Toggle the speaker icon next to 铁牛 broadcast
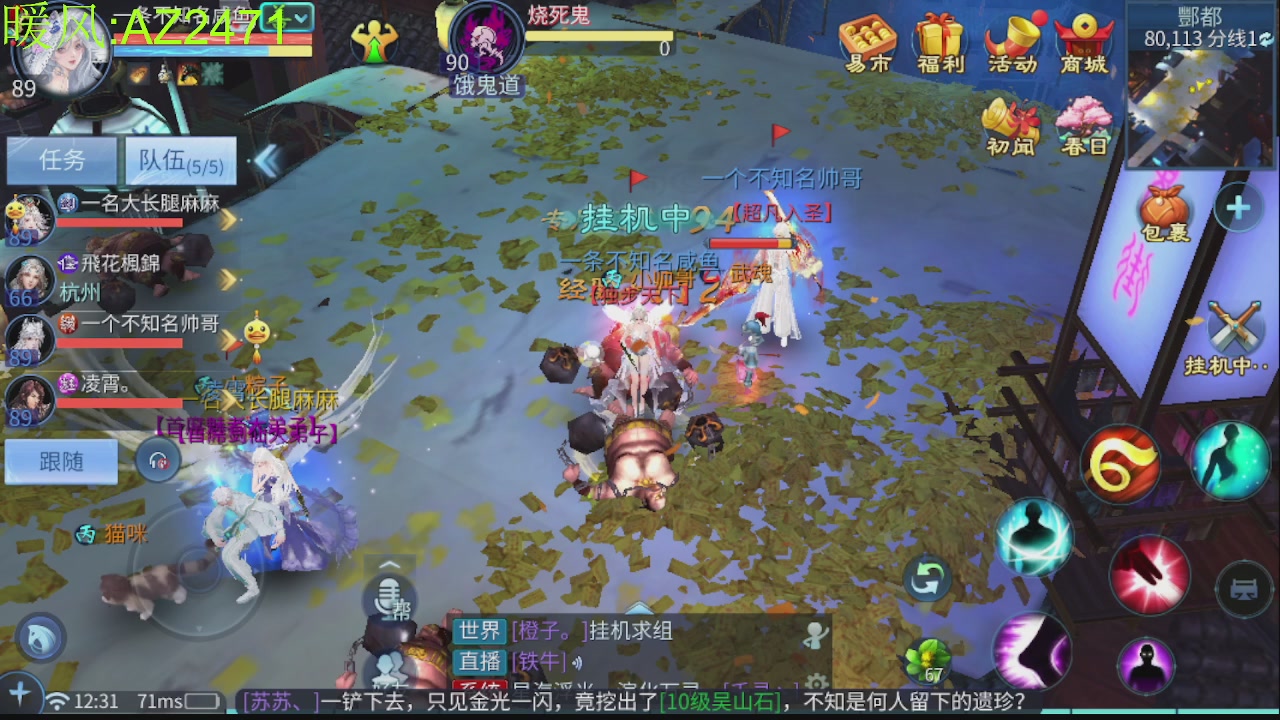The width and height of the screenshot is (1280, 720). click(x=577, y=661)
